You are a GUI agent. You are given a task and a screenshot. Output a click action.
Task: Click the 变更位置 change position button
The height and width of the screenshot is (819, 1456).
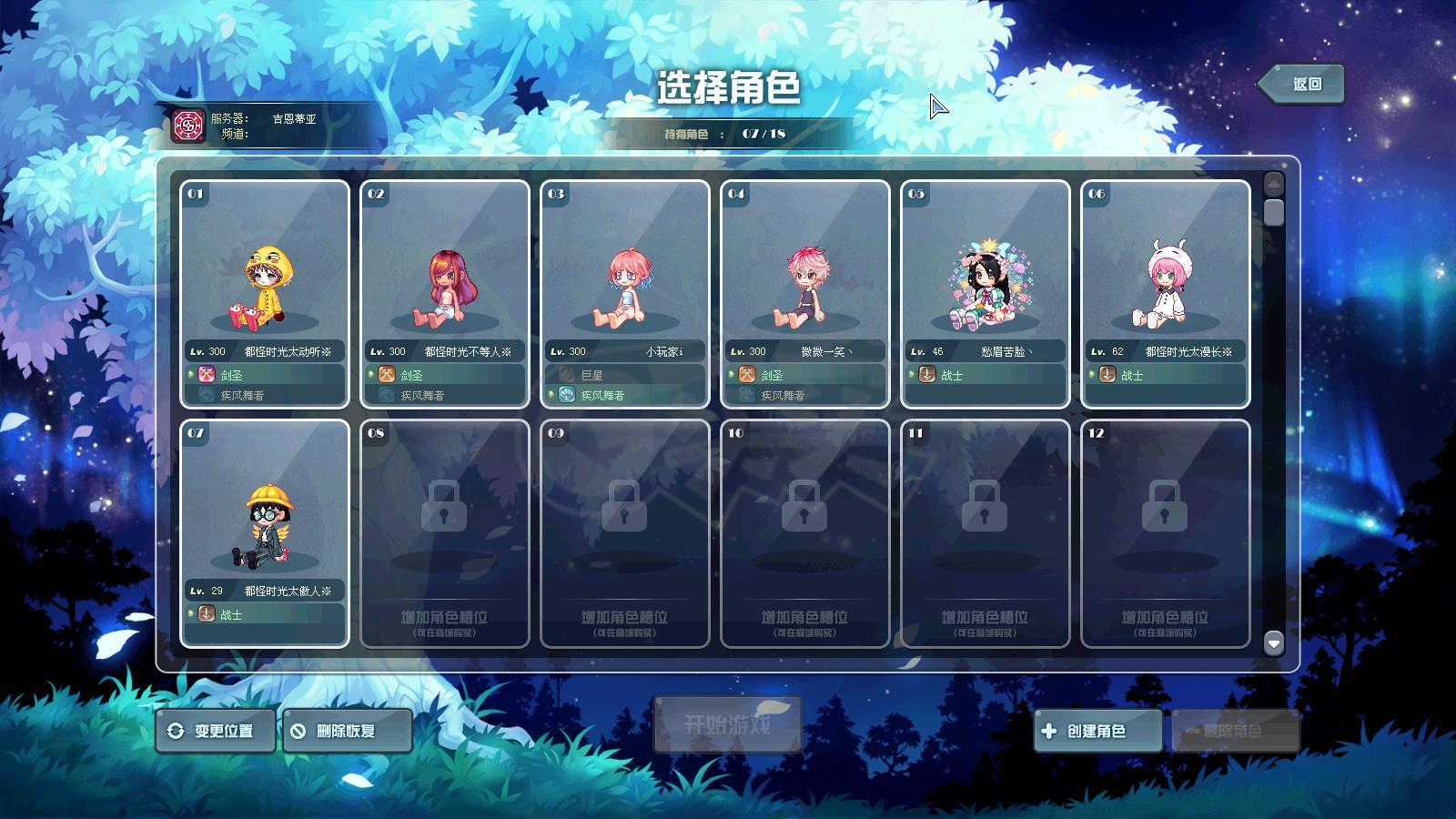215,731
